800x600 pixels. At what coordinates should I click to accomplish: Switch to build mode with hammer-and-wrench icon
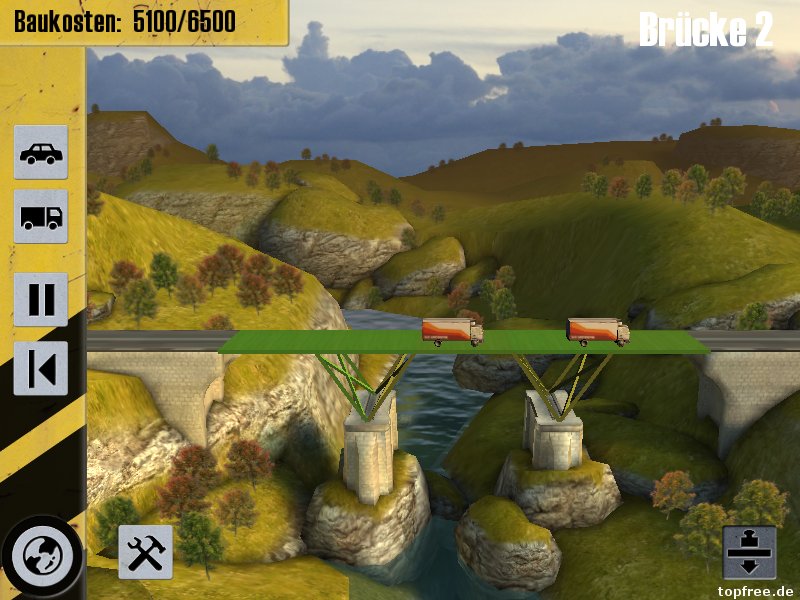[146, 552]
